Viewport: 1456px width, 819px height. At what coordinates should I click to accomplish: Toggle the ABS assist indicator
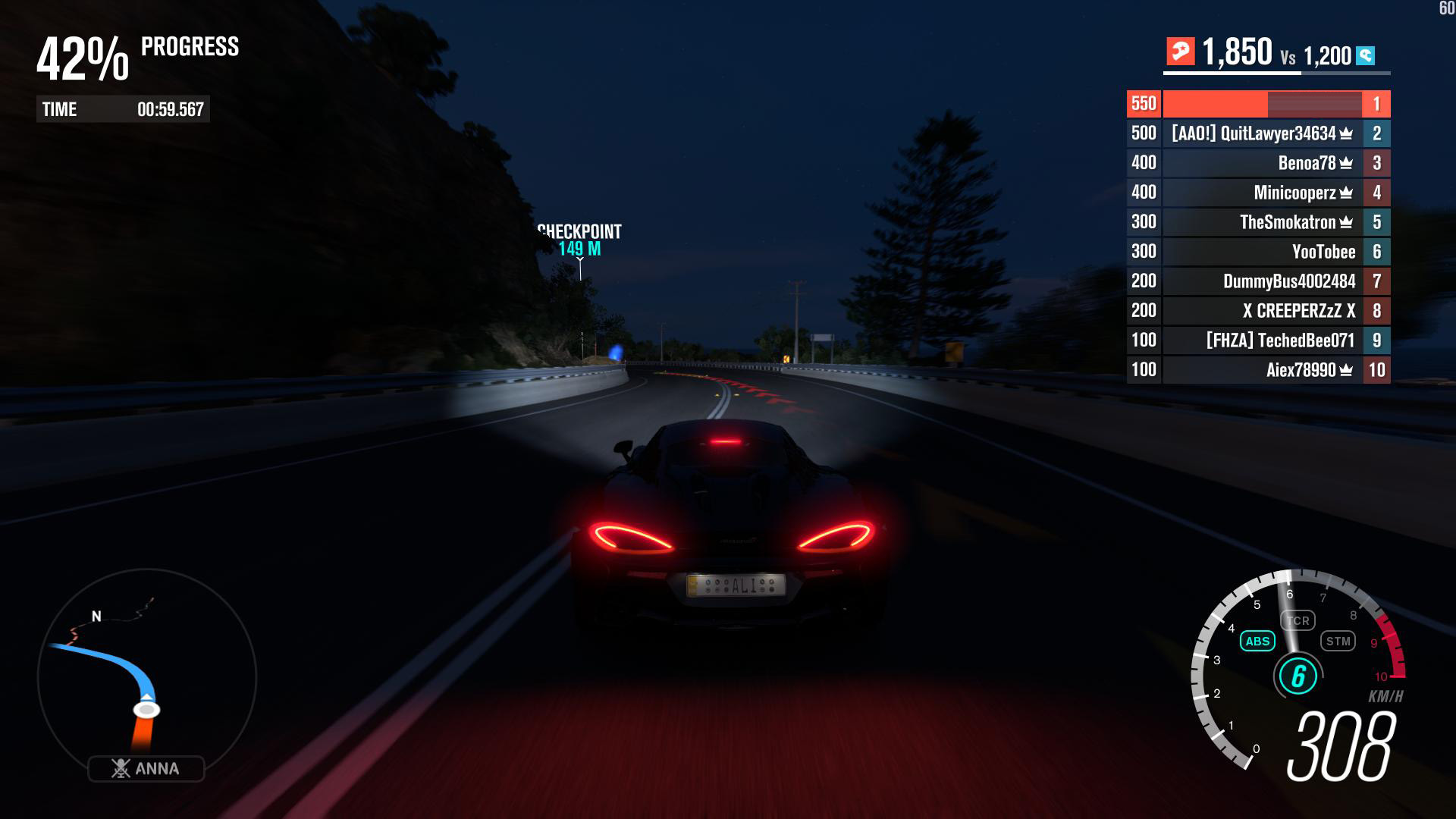tap(1257, 642)
